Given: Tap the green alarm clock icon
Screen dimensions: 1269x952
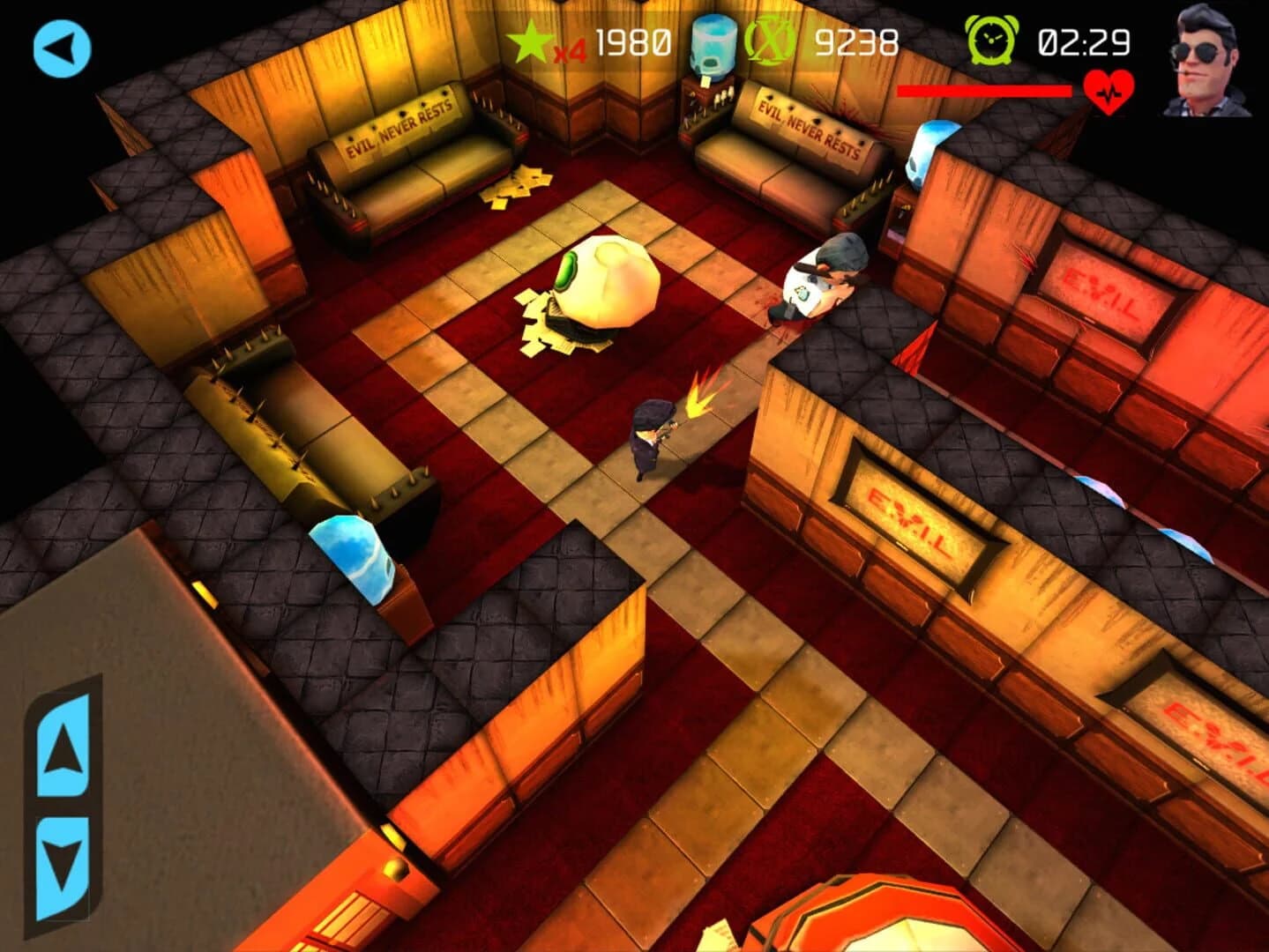Looking at the screenshot, I should point(992,39).
